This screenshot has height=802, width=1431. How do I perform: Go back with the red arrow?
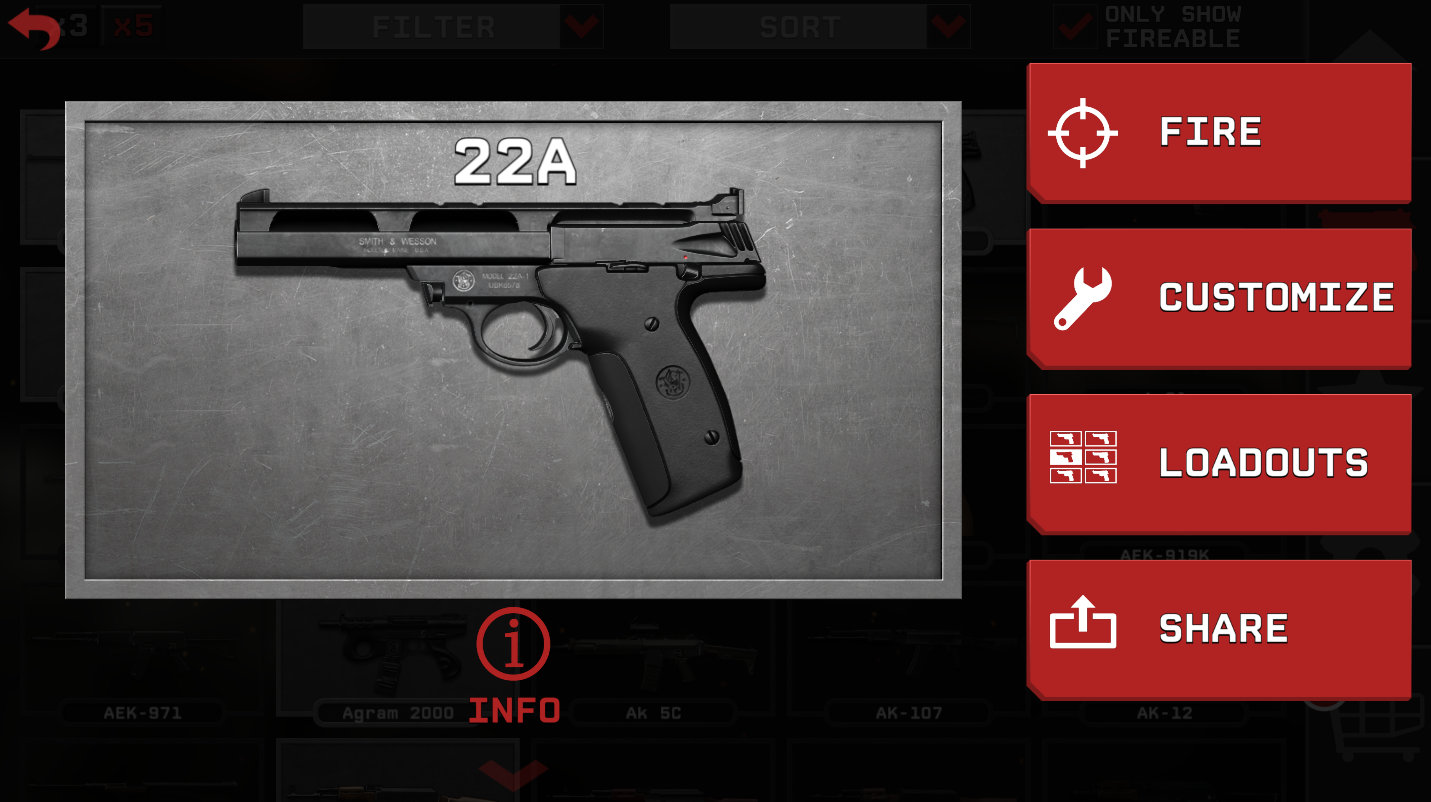[34, 29]
